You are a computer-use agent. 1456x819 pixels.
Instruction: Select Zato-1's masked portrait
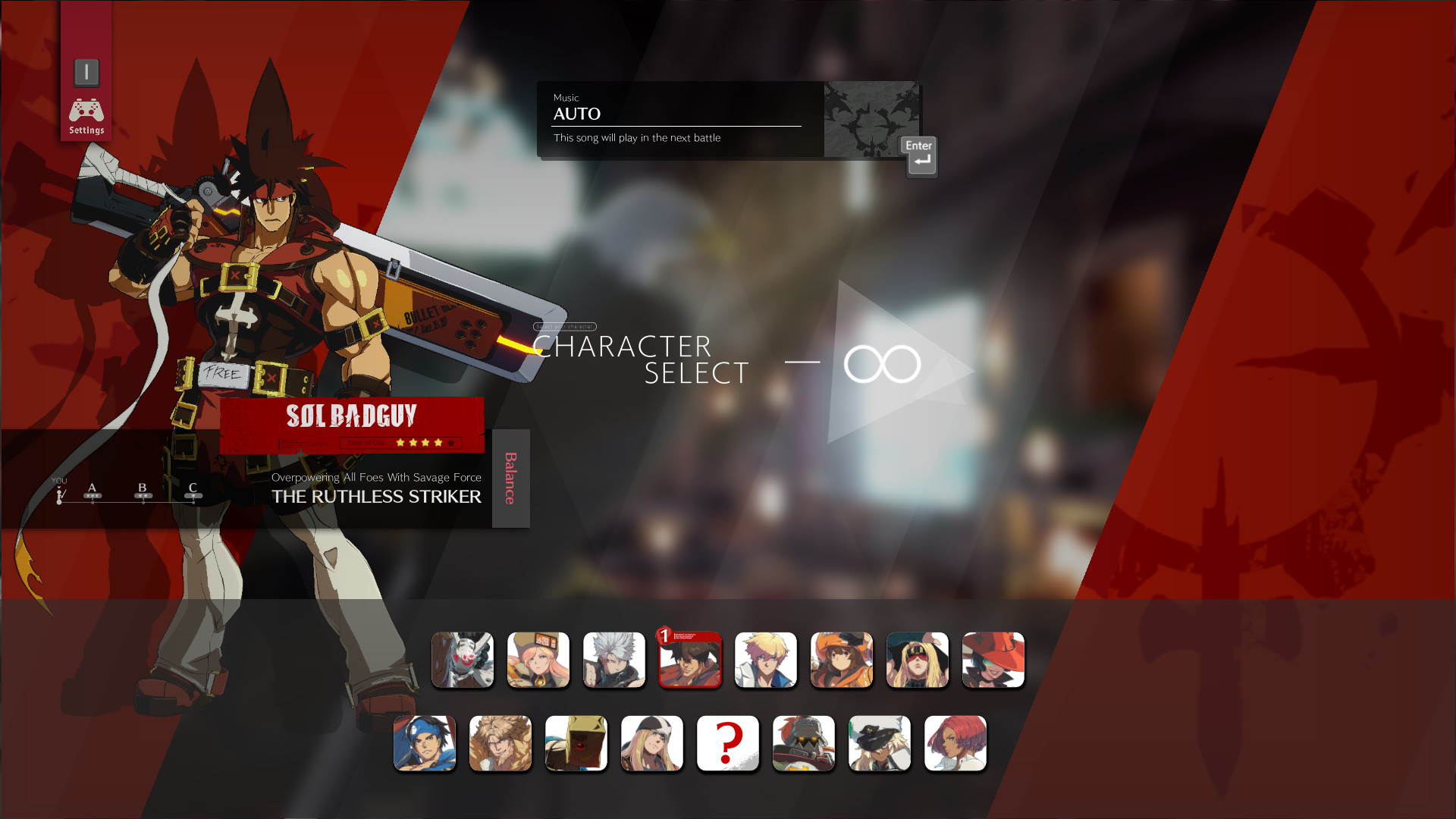[463, 660]
